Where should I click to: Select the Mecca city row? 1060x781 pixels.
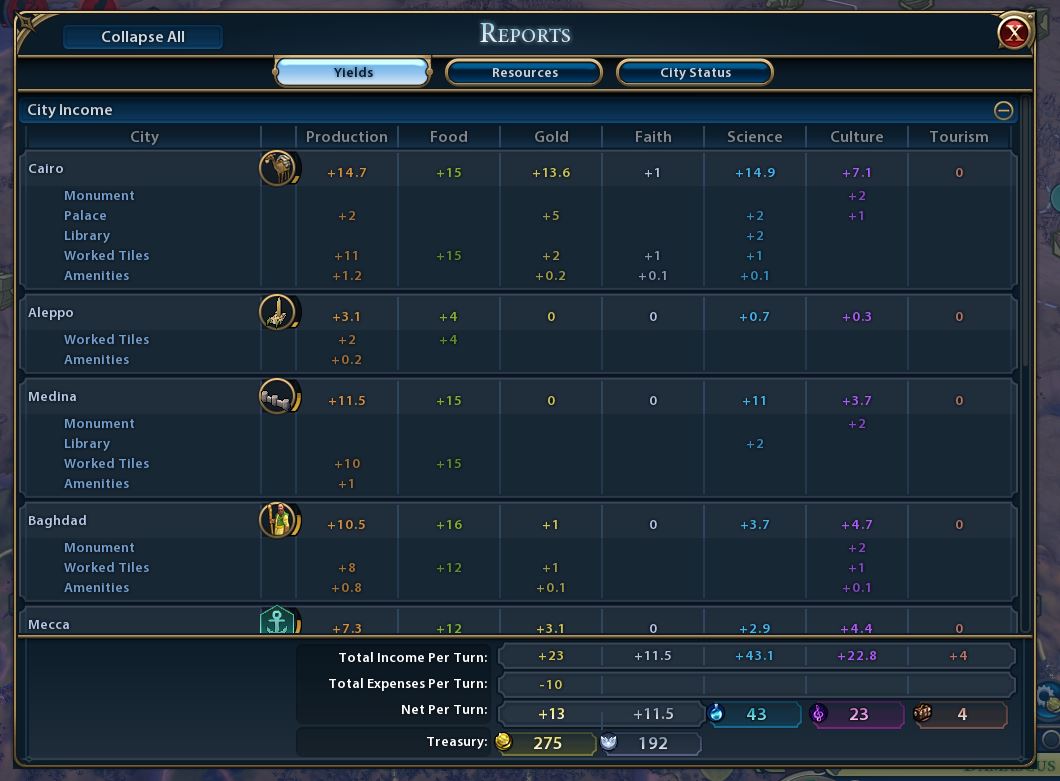49,624
